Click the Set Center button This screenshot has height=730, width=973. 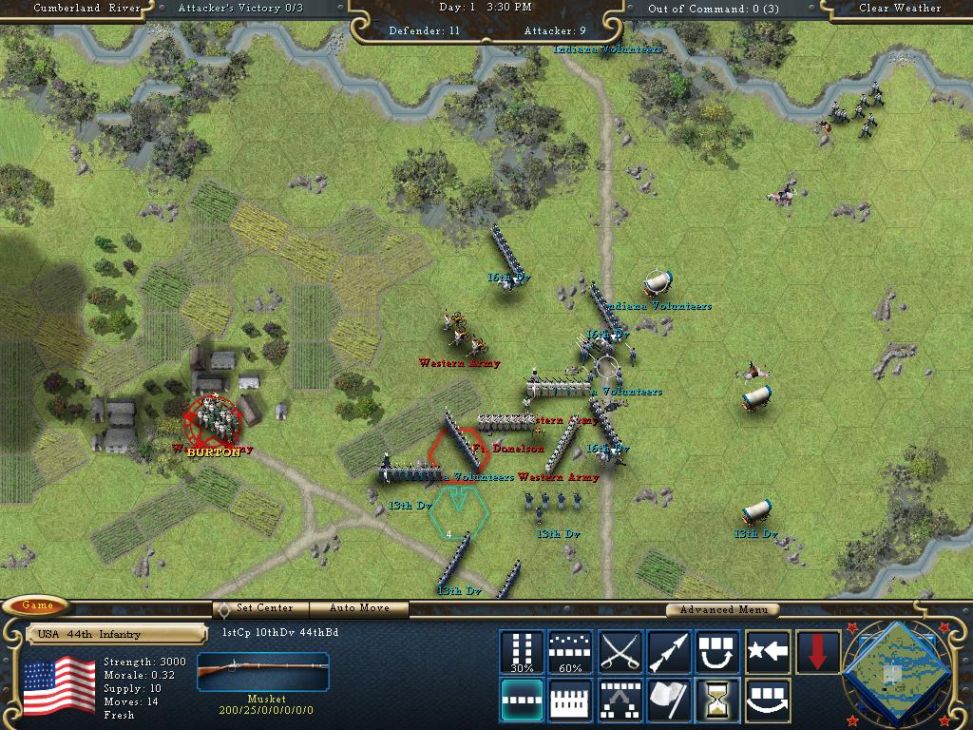pos(260,608)
